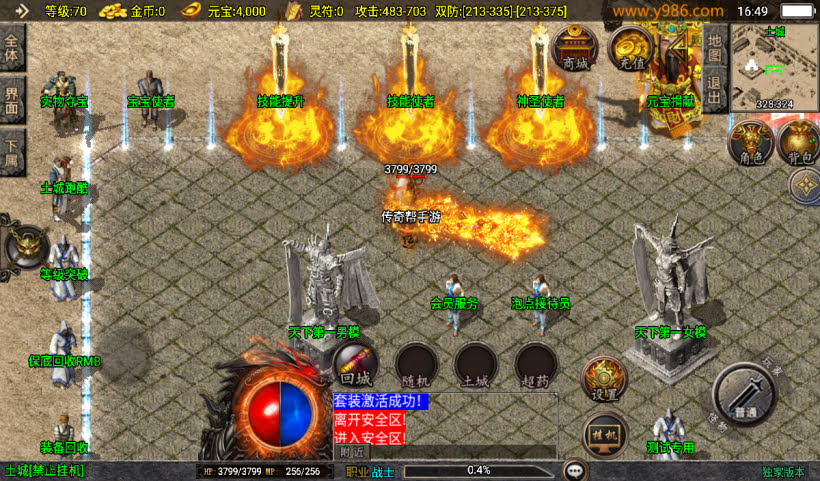Open the chat speech bubble
This screenshot has height=481, width=820.
point(575,469)
